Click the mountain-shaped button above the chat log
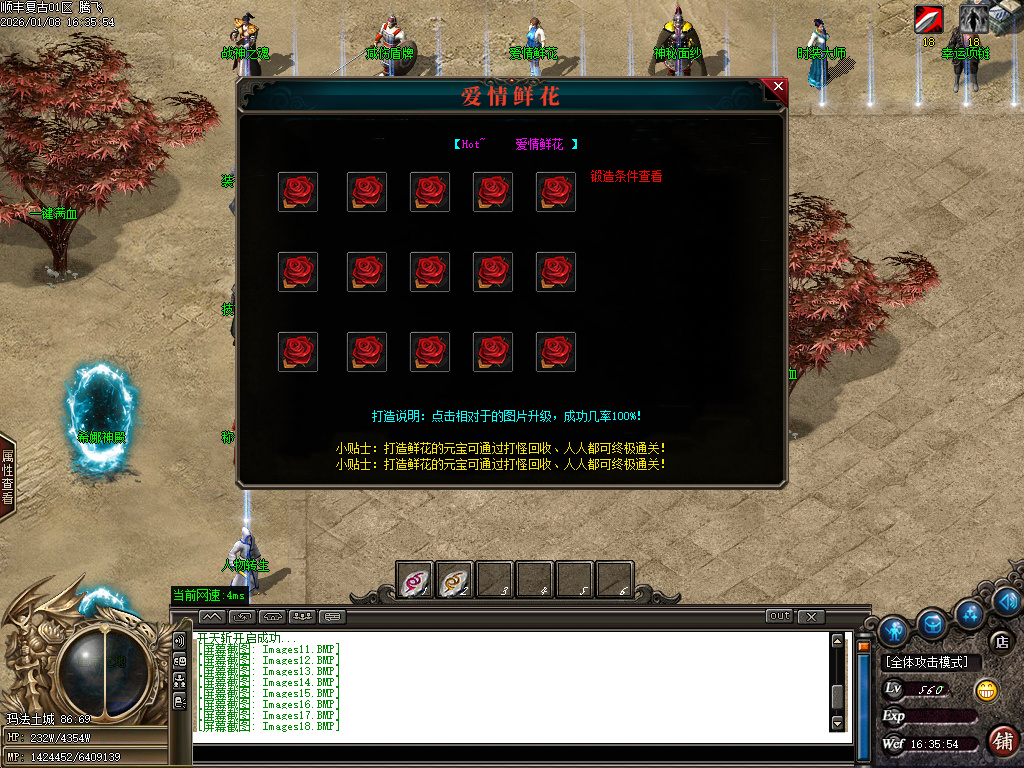 211,616
